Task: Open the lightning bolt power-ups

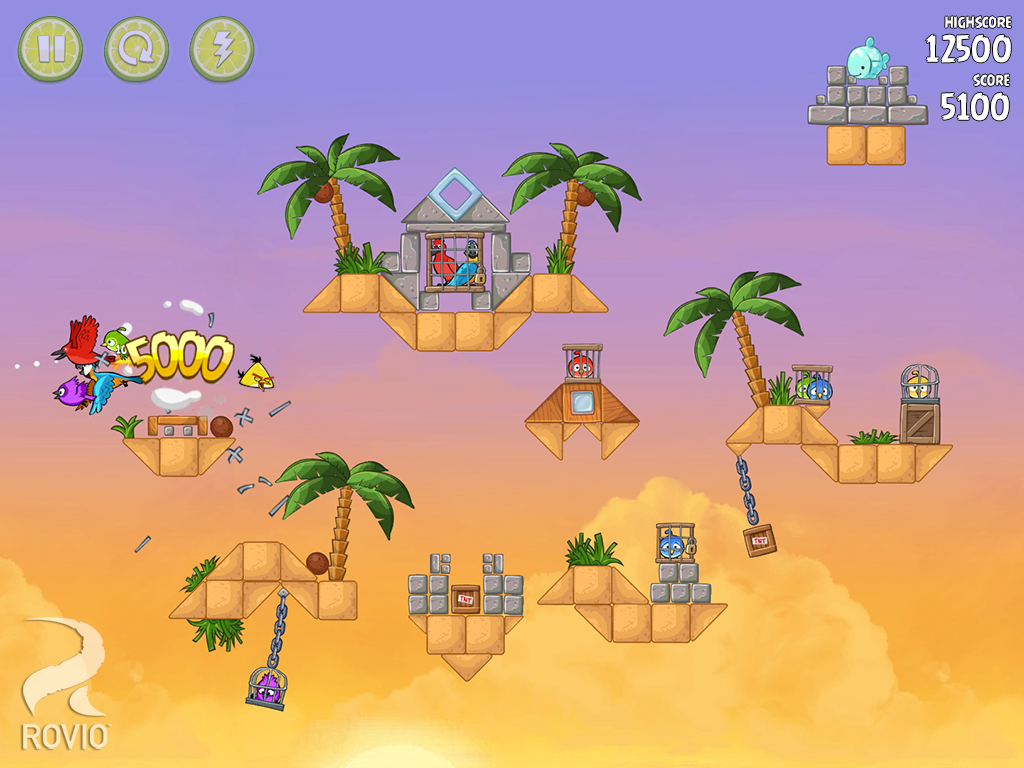Action: pos(221,49)
